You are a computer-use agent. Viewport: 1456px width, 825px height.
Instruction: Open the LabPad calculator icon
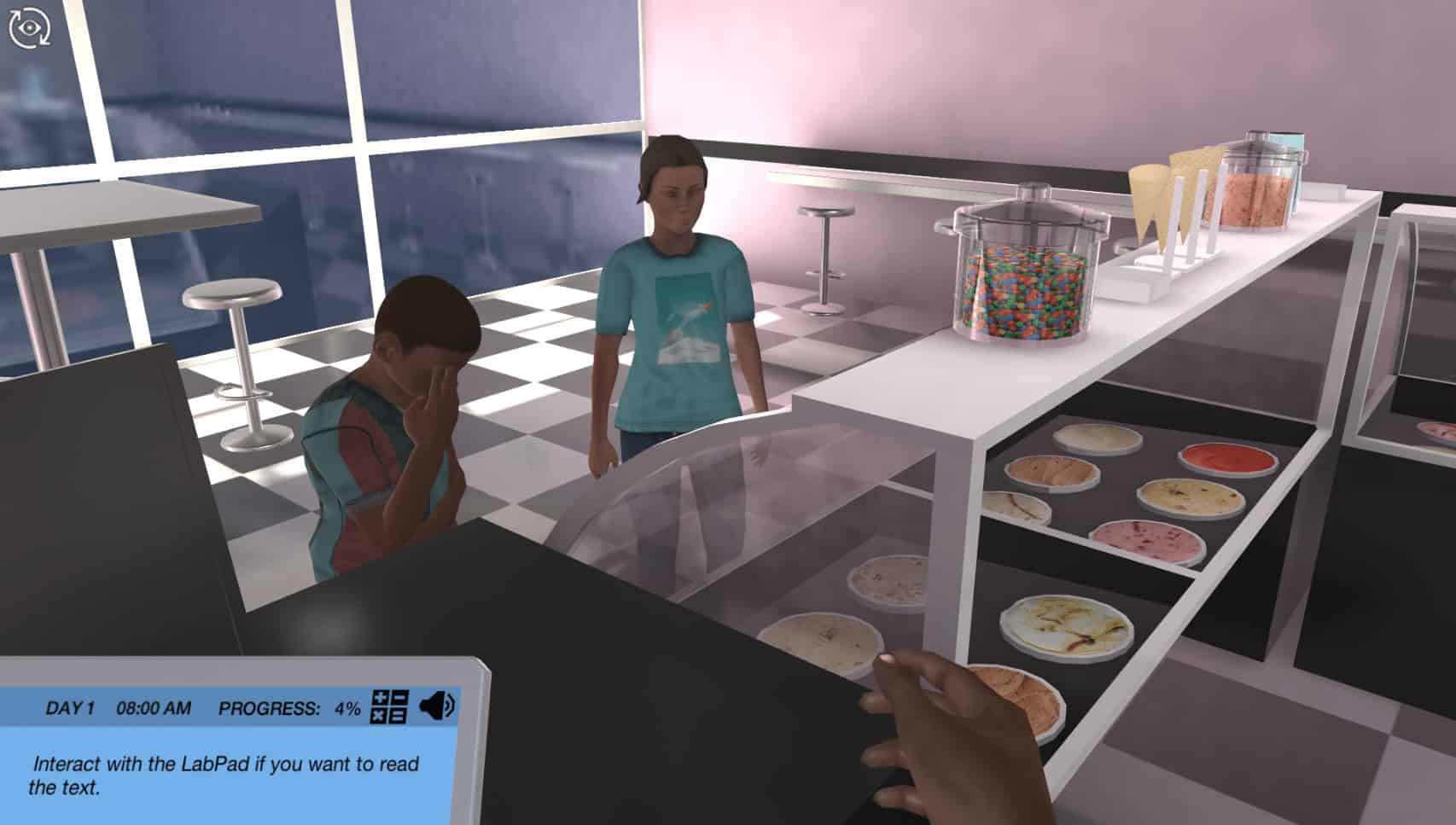pyautogui.click(x=389, y=707)
